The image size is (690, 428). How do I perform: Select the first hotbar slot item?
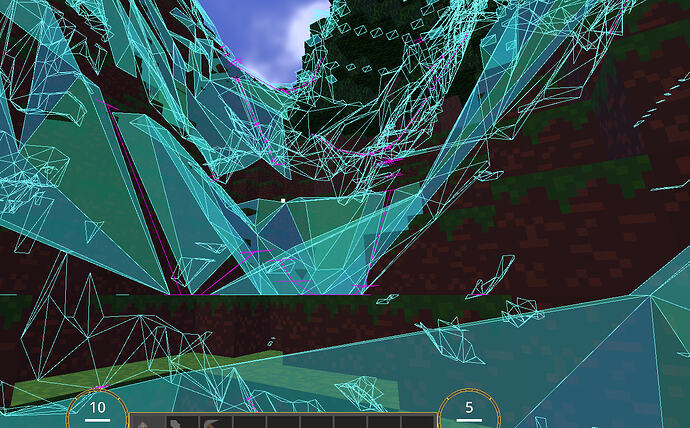click(x=146, y=422)
